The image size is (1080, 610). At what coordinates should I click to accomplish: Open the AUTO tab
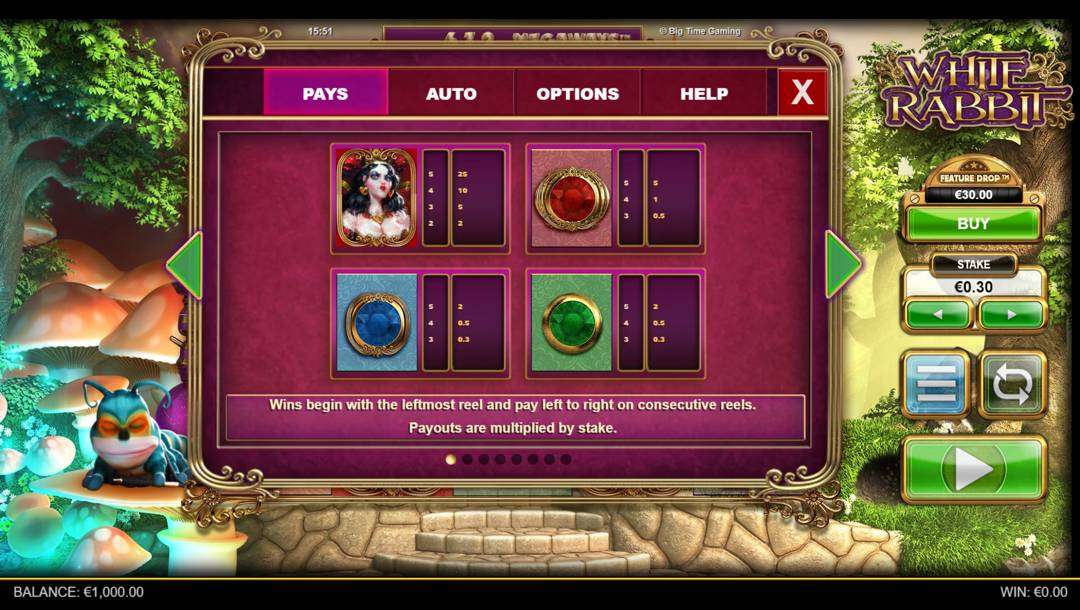tap(451, 93)
